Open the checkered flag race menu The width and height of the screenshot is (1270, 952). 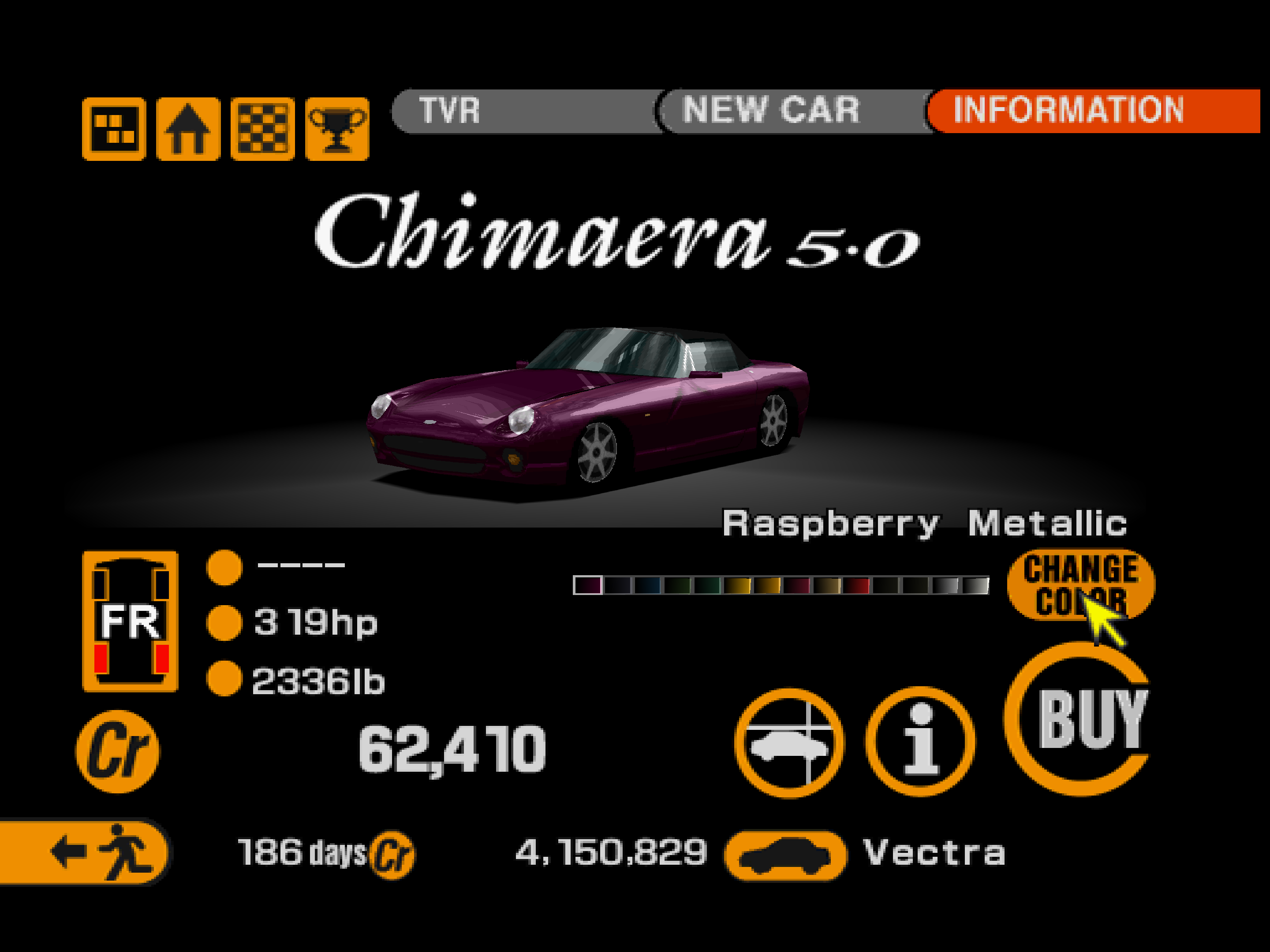point(263,129)
